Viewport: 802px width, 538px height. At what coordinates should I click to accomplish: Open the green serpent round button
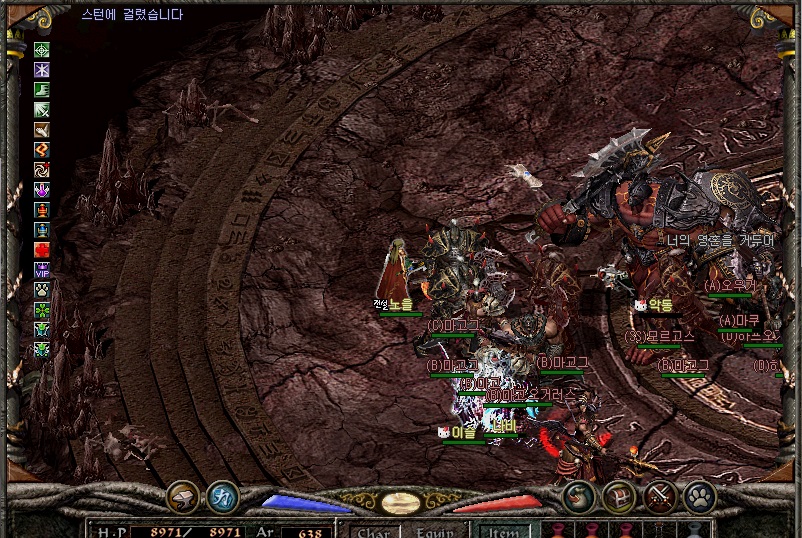[579, 495]
